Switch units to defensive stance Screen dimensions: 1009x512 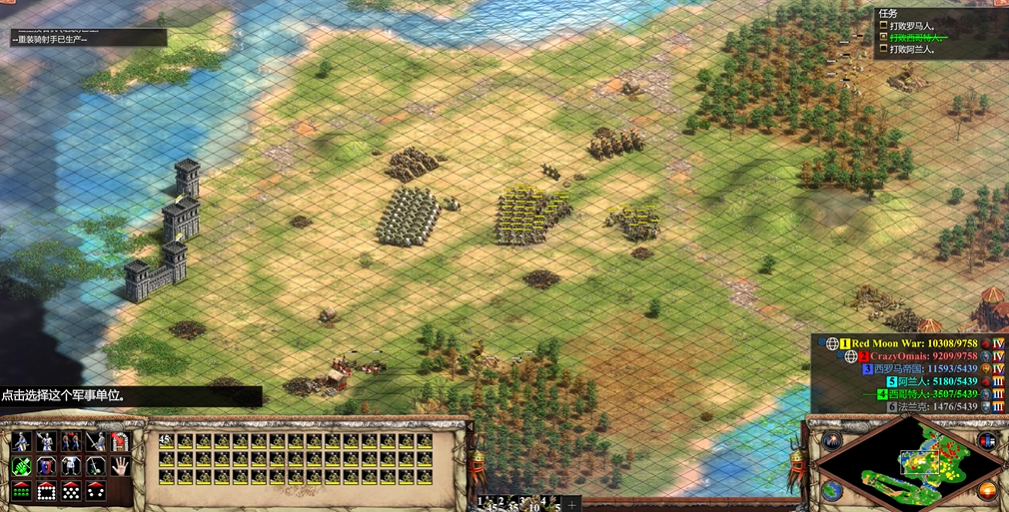click(45, 441)
